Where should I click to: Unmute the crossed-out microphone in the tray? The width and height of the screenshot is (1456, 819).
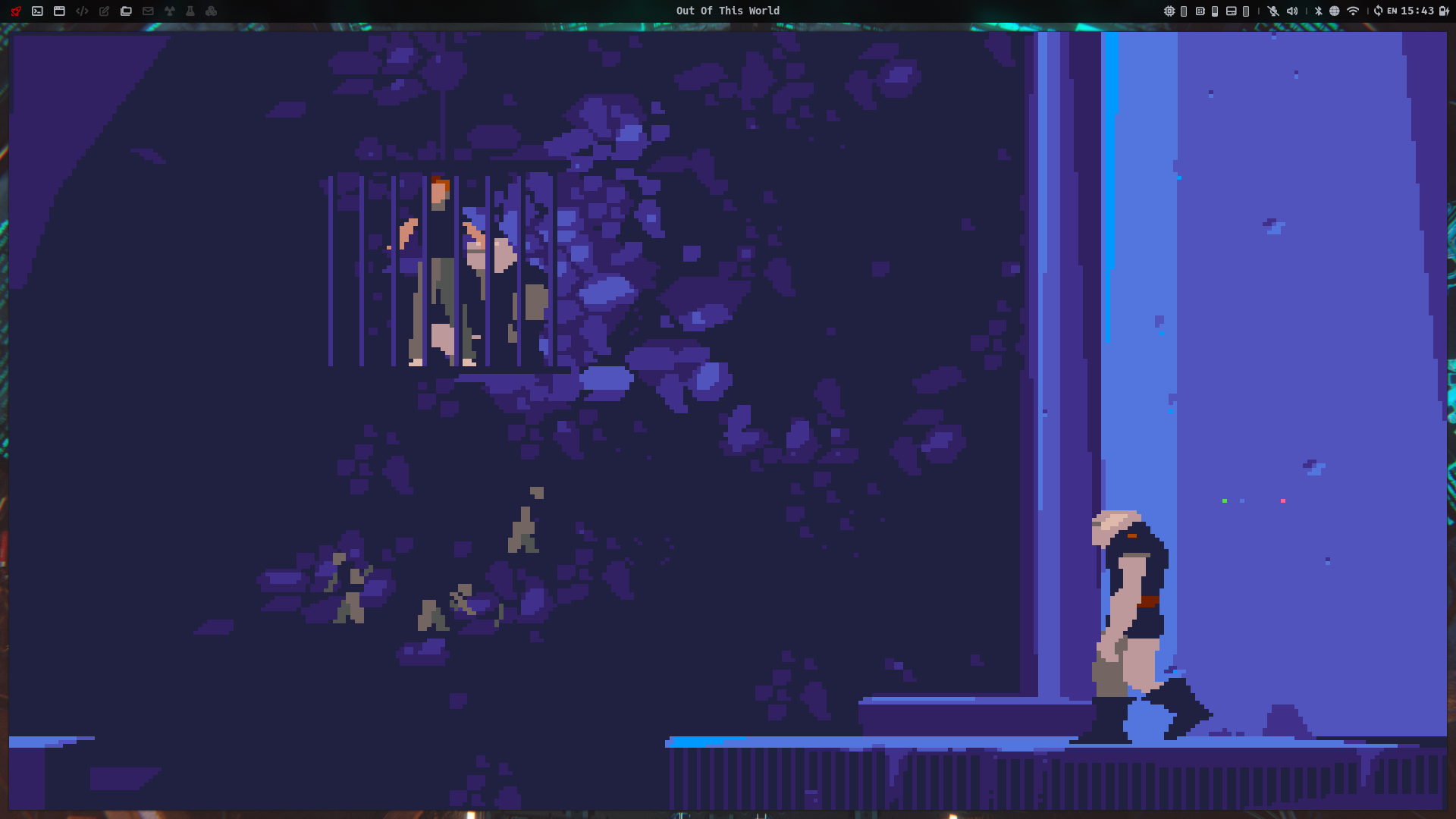pyautogui.click(x=1273, y=11)
